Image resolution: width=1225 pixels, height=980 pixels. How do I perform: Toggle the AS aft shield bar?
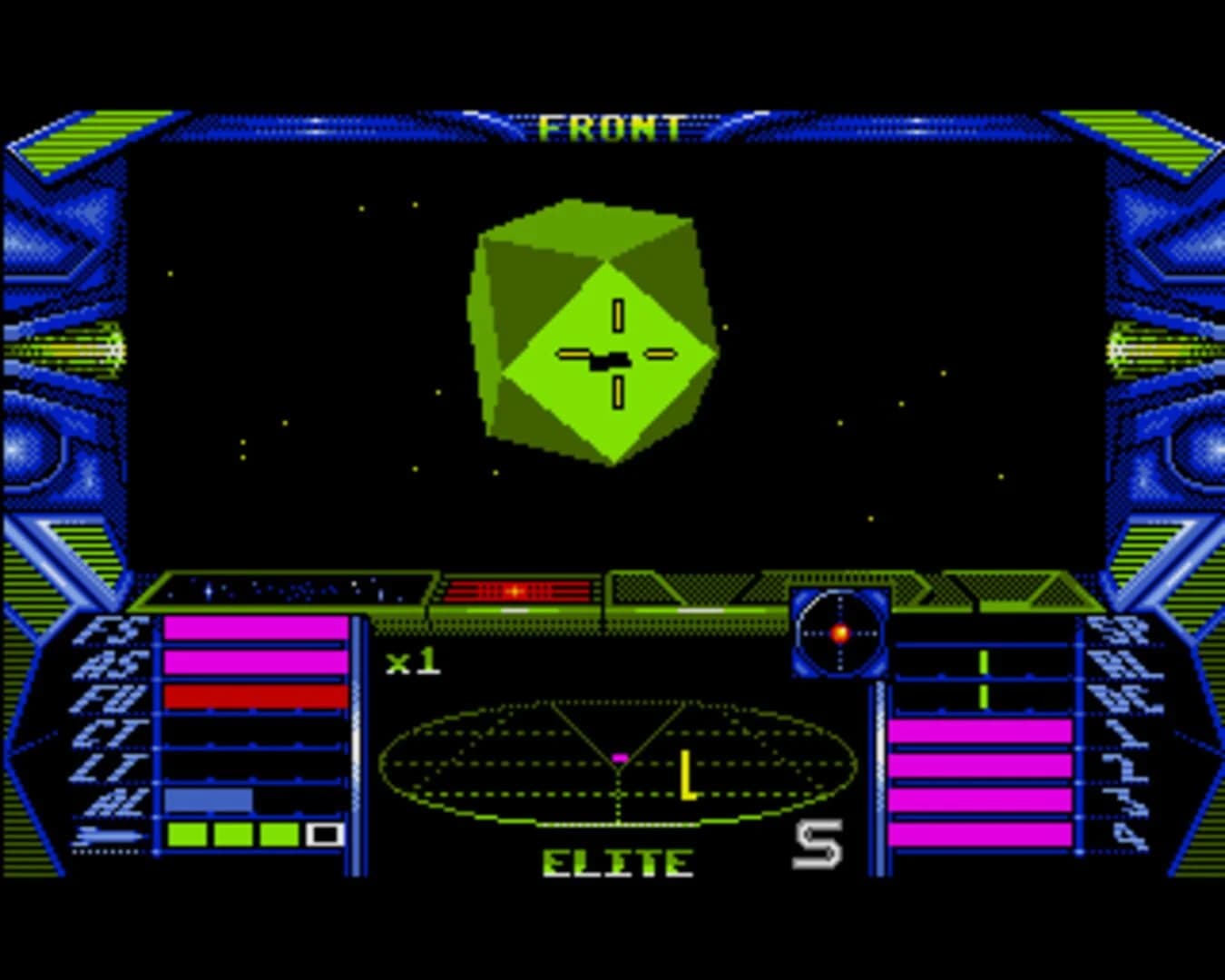click(x=254, y=661)
